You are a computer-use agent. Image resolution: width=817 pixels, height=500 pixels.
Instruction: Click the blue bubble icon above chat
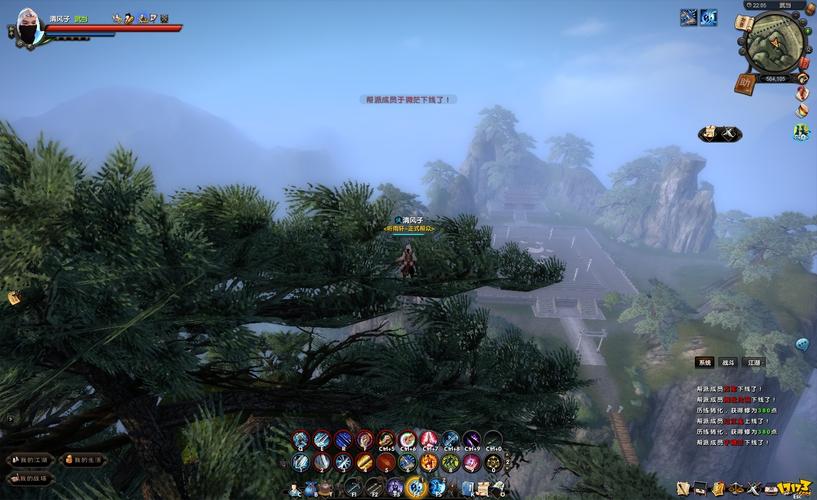801,344
